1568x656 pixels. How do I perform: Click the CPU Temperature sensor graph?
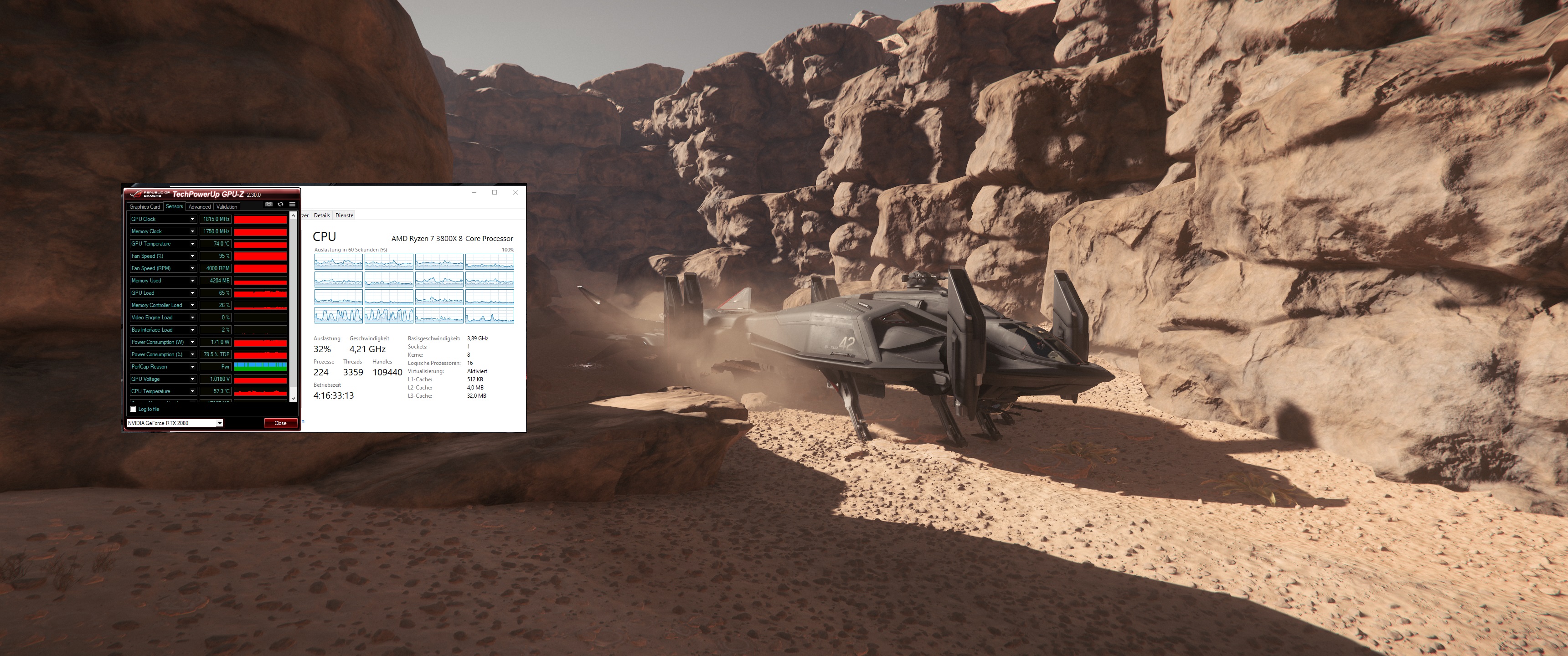click(x=261, y=391)
